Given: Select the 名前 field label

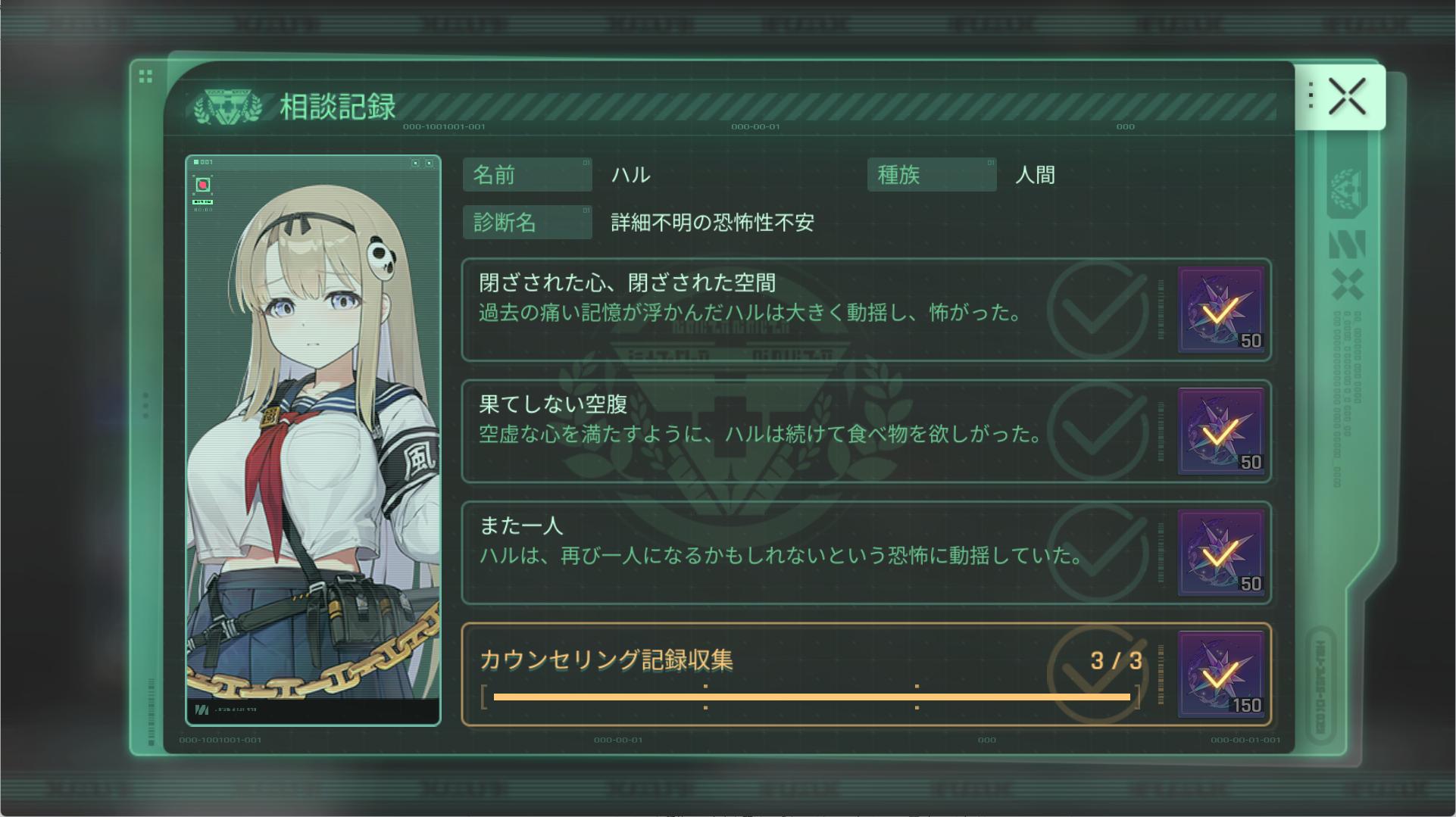Looking at the screenshot, I should pos(527,175).
